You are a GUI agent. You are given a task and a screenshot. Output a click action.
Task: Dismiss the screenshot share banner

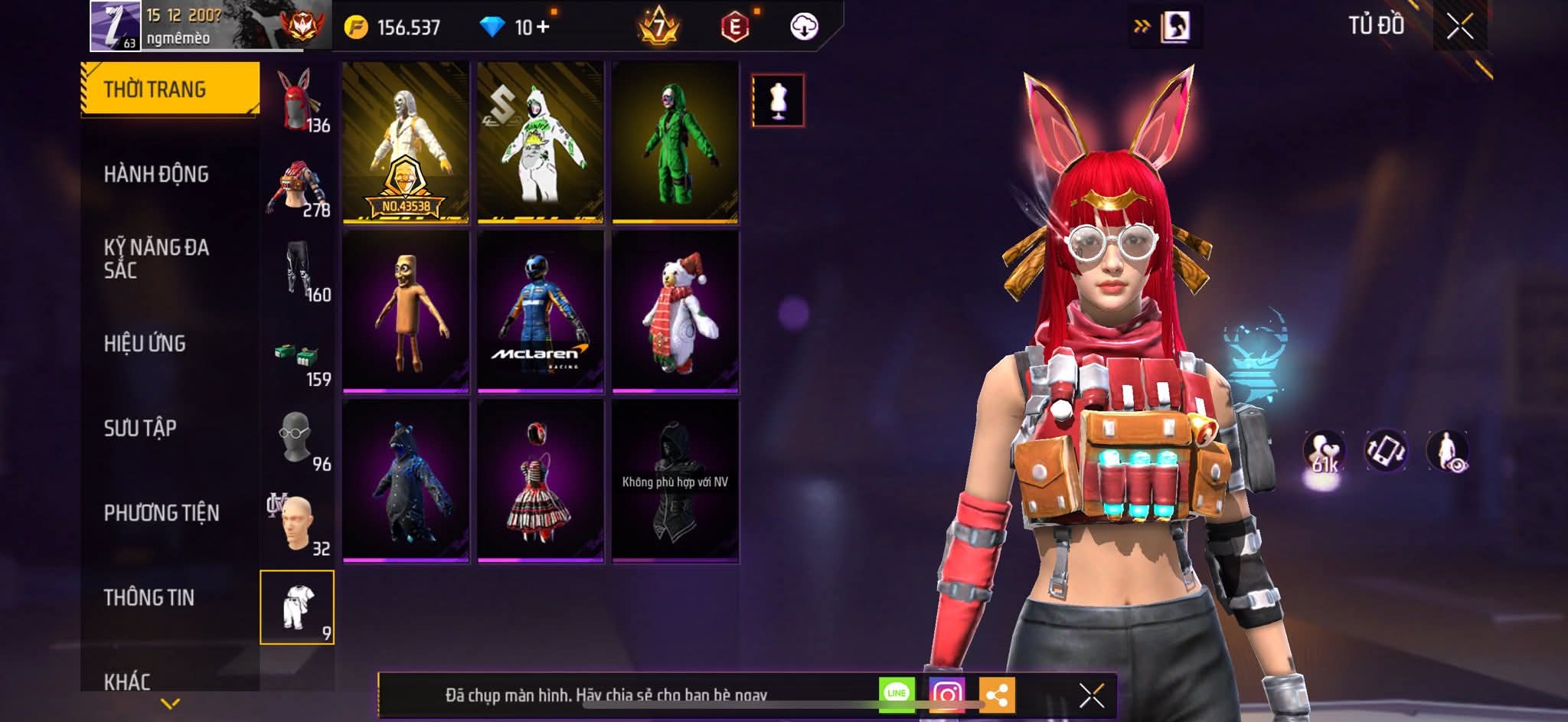tap(1091, 695)
